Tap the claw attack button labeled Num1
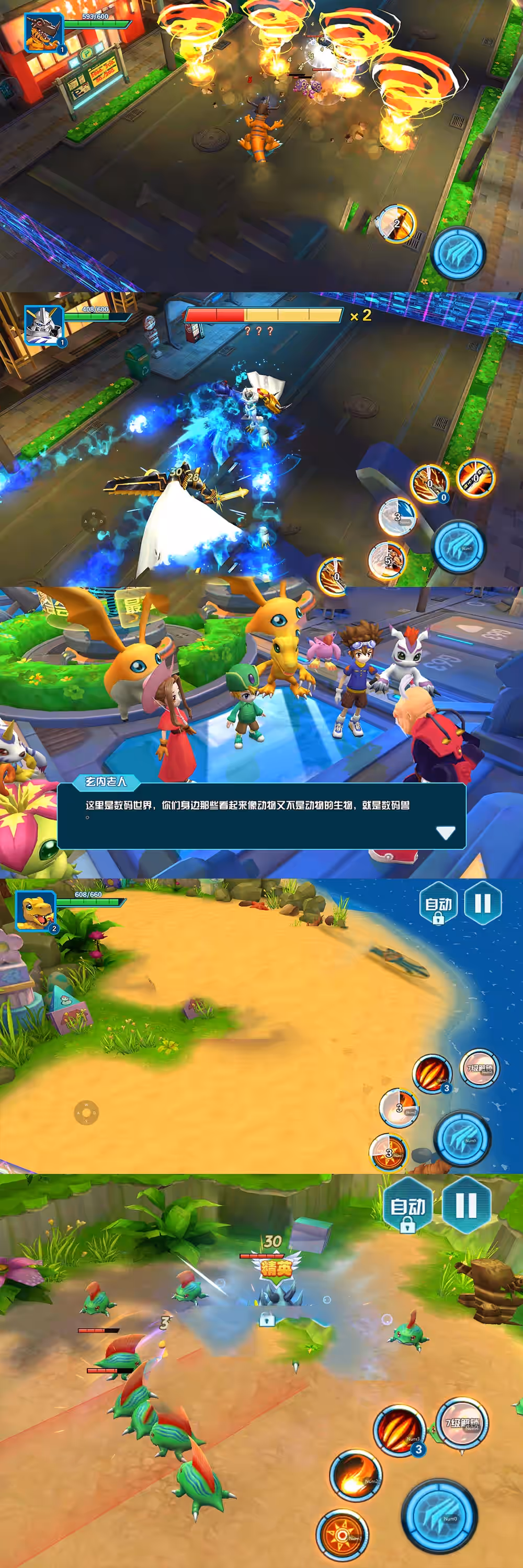Viewport: 523px width, 1568px height. [x=459, y=546]
